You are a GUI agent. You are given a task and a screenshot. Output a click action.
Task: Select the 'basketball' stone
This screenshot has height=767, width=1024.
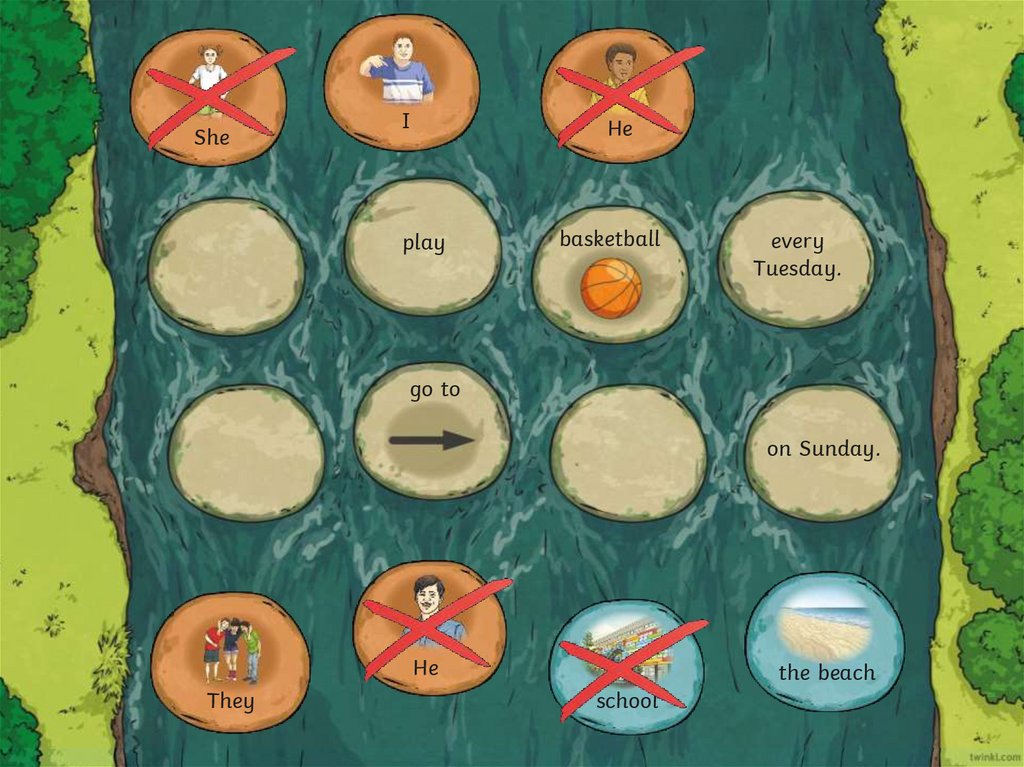point(610,274)
